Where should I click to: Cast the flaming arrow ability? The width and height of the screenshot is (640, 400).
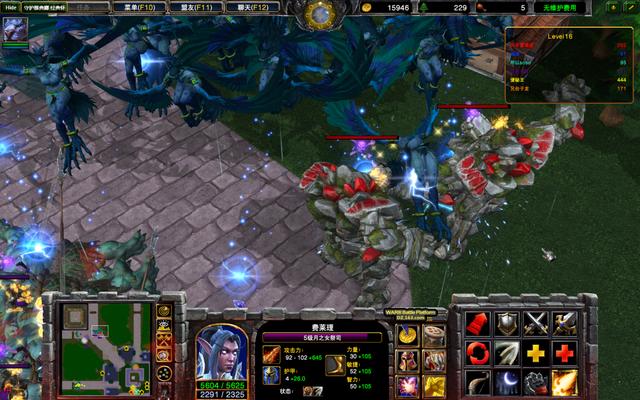[565, 382]
